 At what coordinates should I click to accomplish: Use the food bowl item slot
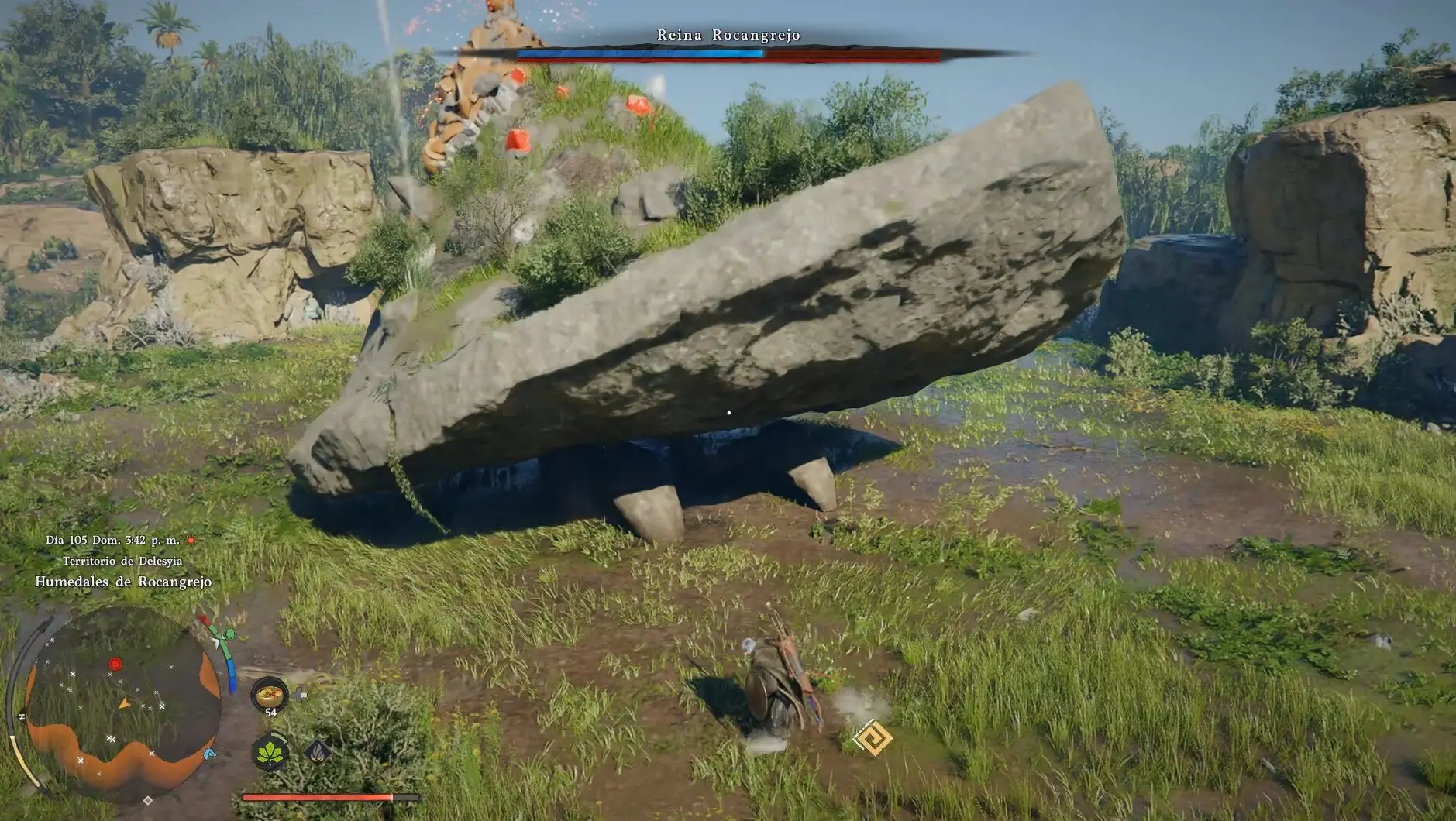[x=270, y=694]
